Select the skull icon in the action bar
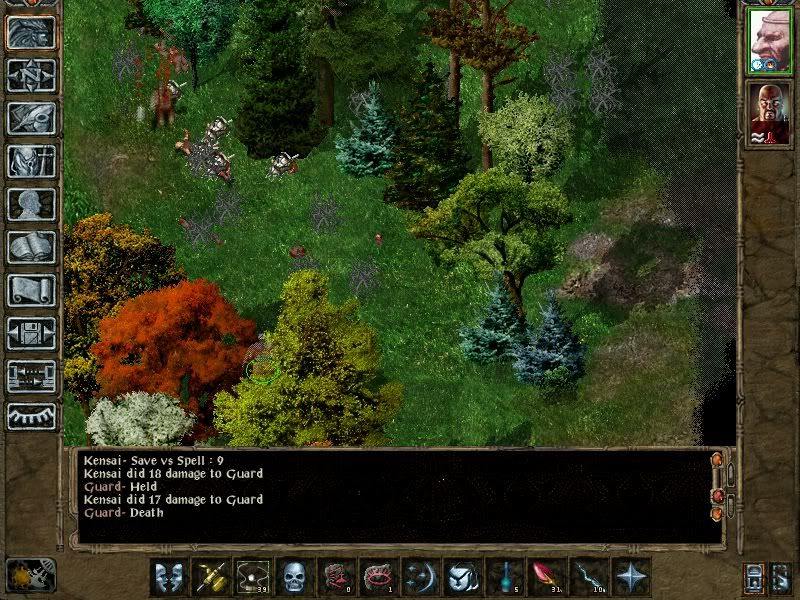The image size is (800, 600). (x=295, y=577)
